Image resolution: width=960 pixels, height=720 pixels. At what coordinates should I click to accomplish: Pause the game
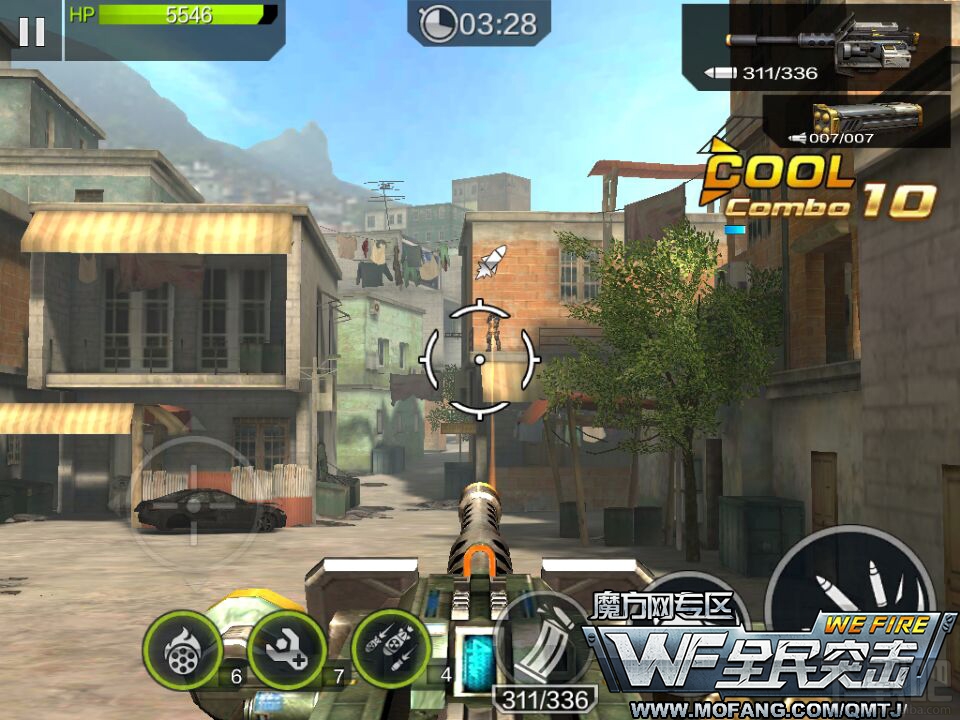31,31
